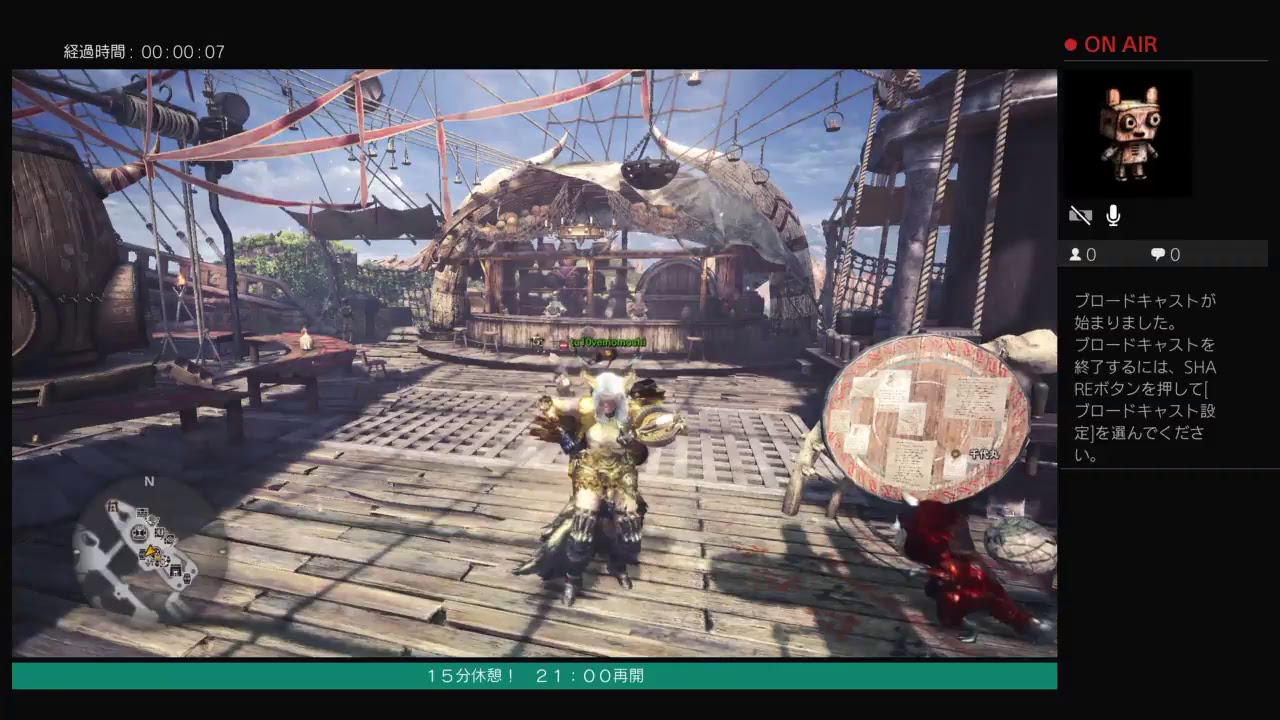Select the broadcaster's robot avatar thumbnail
Screen dimensions: 1280x720
(x=1128, y=134)
